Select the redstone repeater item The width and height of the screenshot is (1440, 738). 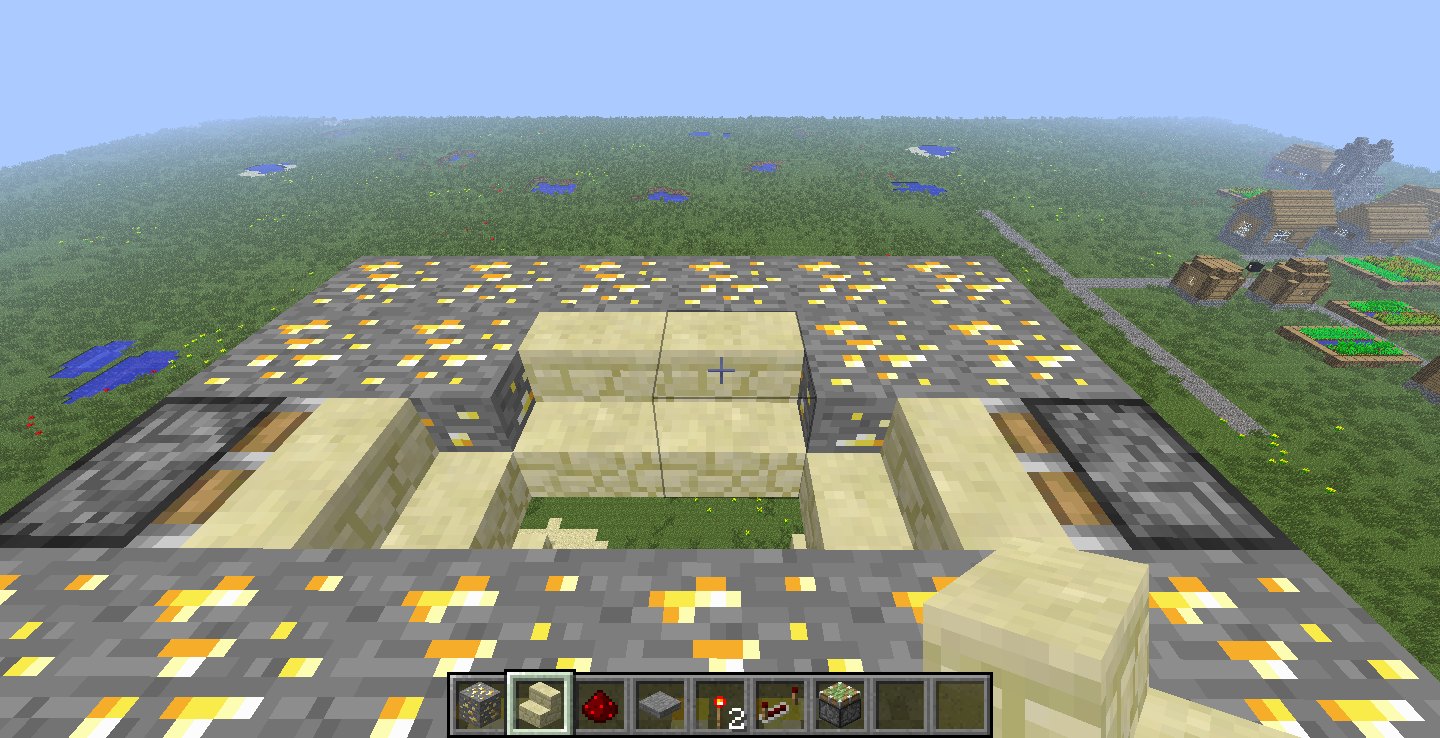[x=778, y=703]
